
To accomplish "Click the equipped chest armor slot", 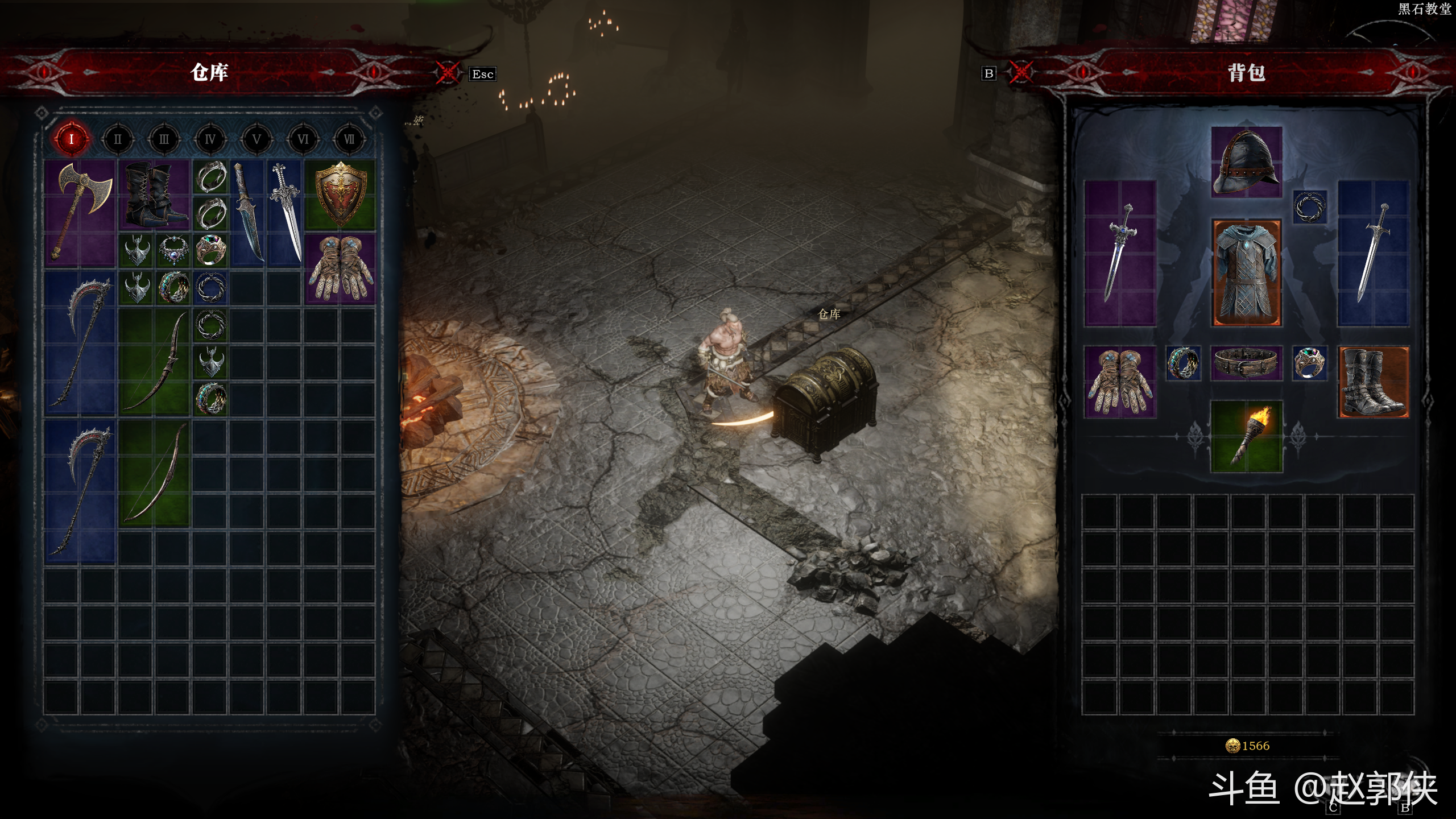I will click(x=1246, y=272).
